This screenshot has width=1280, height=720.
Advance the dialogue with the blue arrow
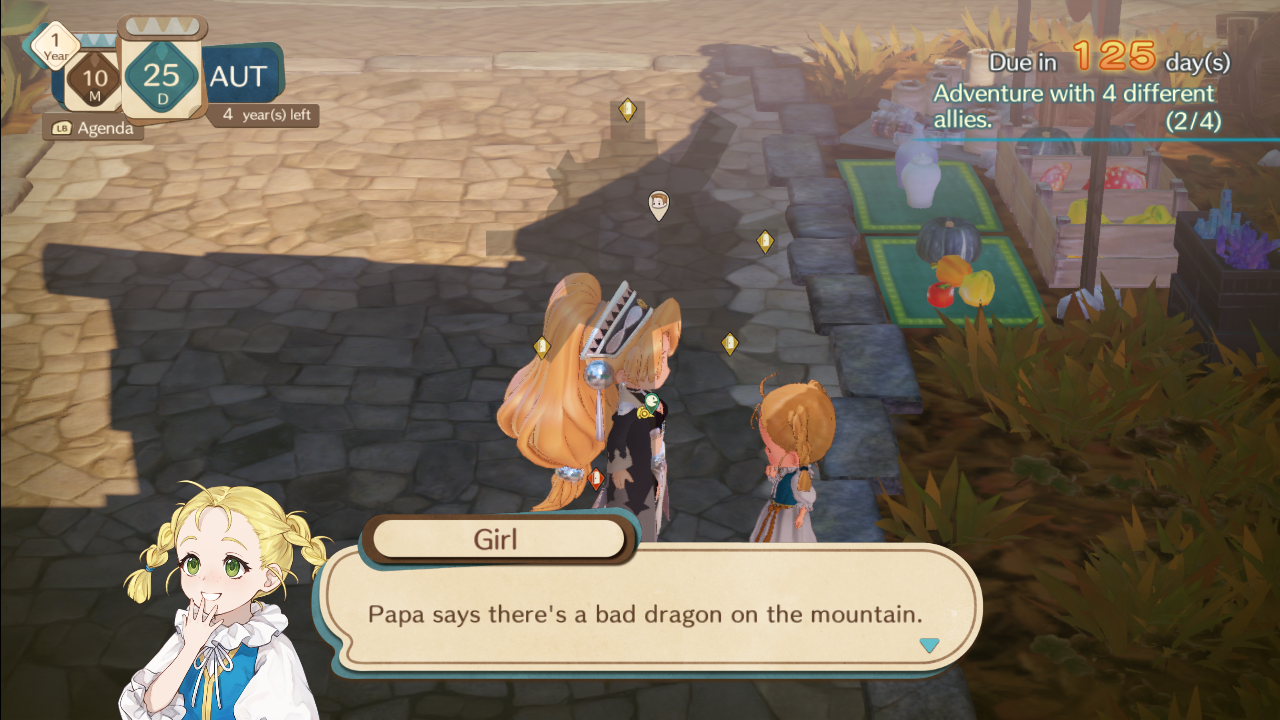point(929,646)
